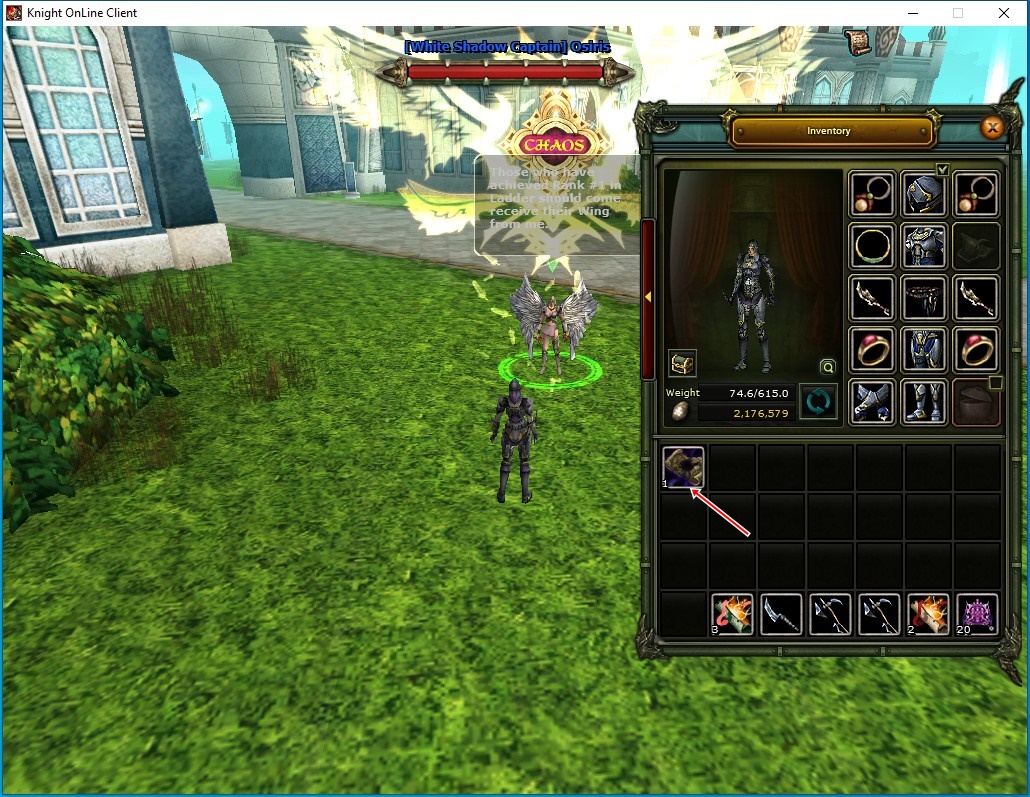Click the brown scroll item marked by arrow

(684, 467)
